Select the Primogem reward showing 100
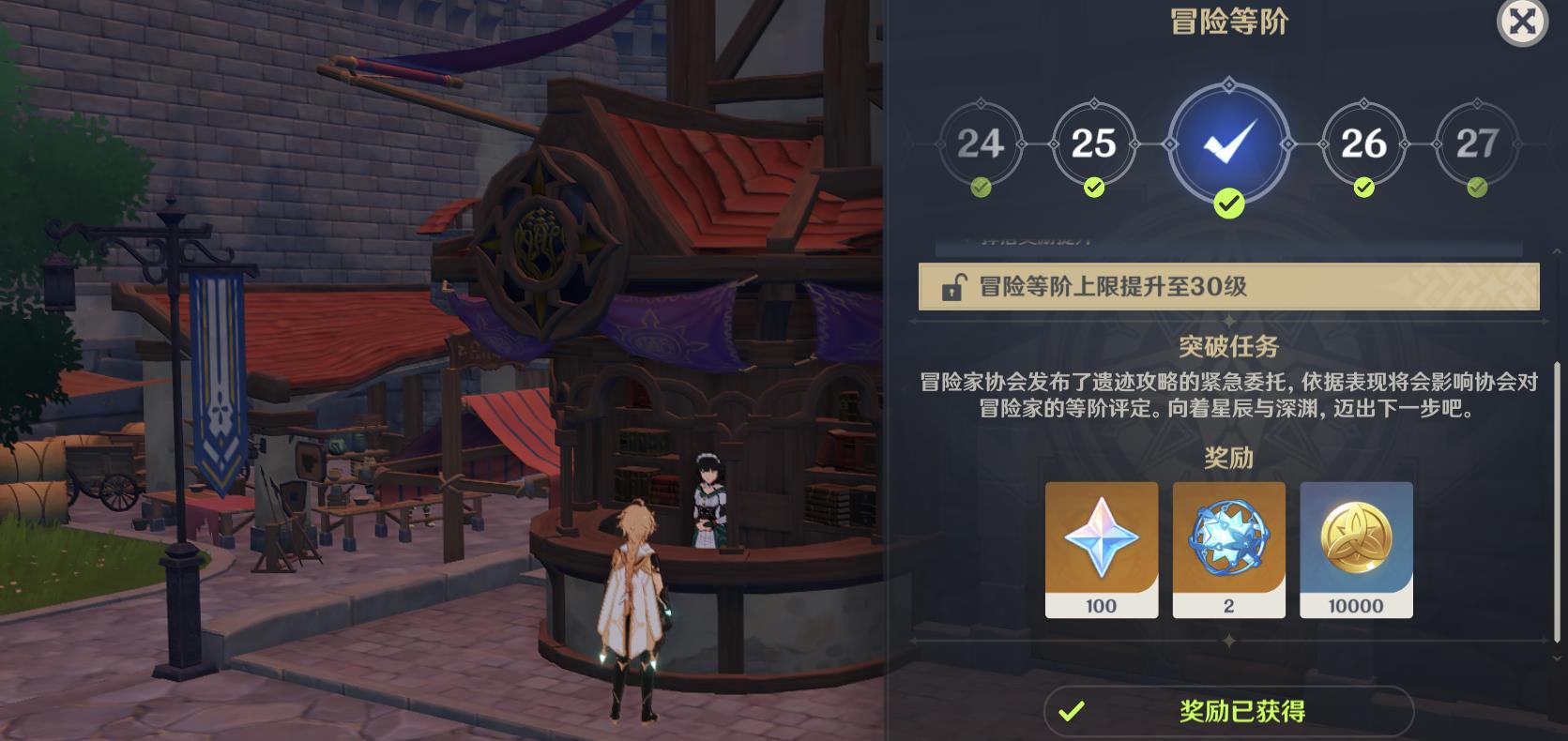 click(1101, 549)
